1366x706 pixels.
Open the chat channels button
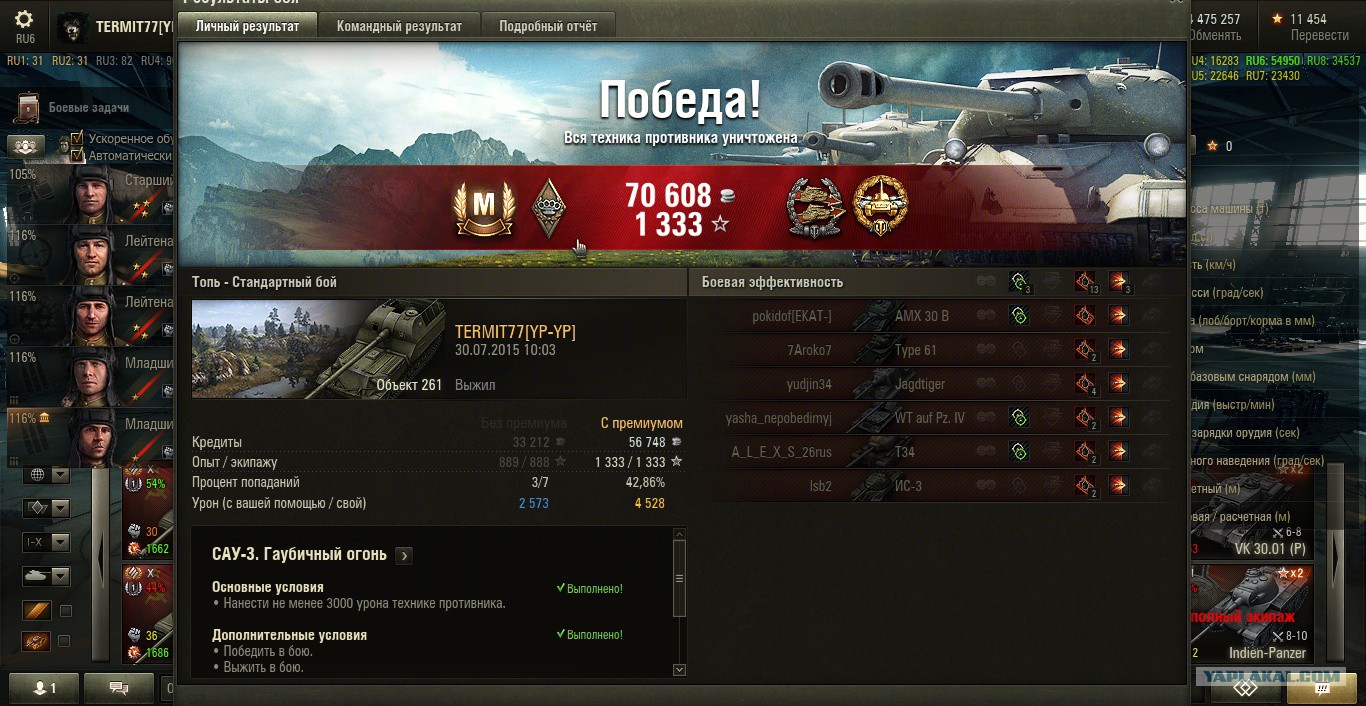(x=118, y=688)
